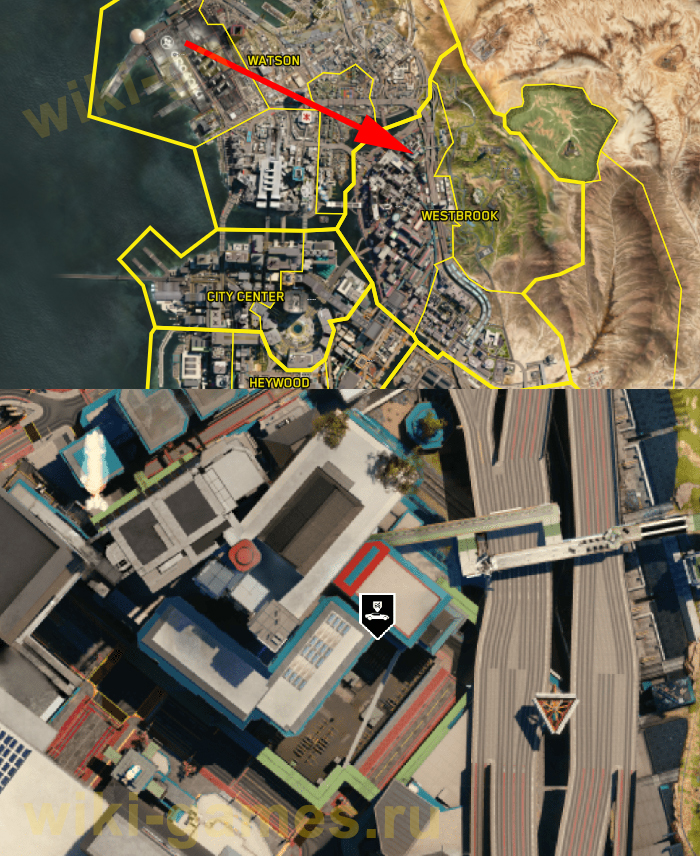Select the Heywood district label
The height and width of the screenshot is (856, 700).
point(278,382)
